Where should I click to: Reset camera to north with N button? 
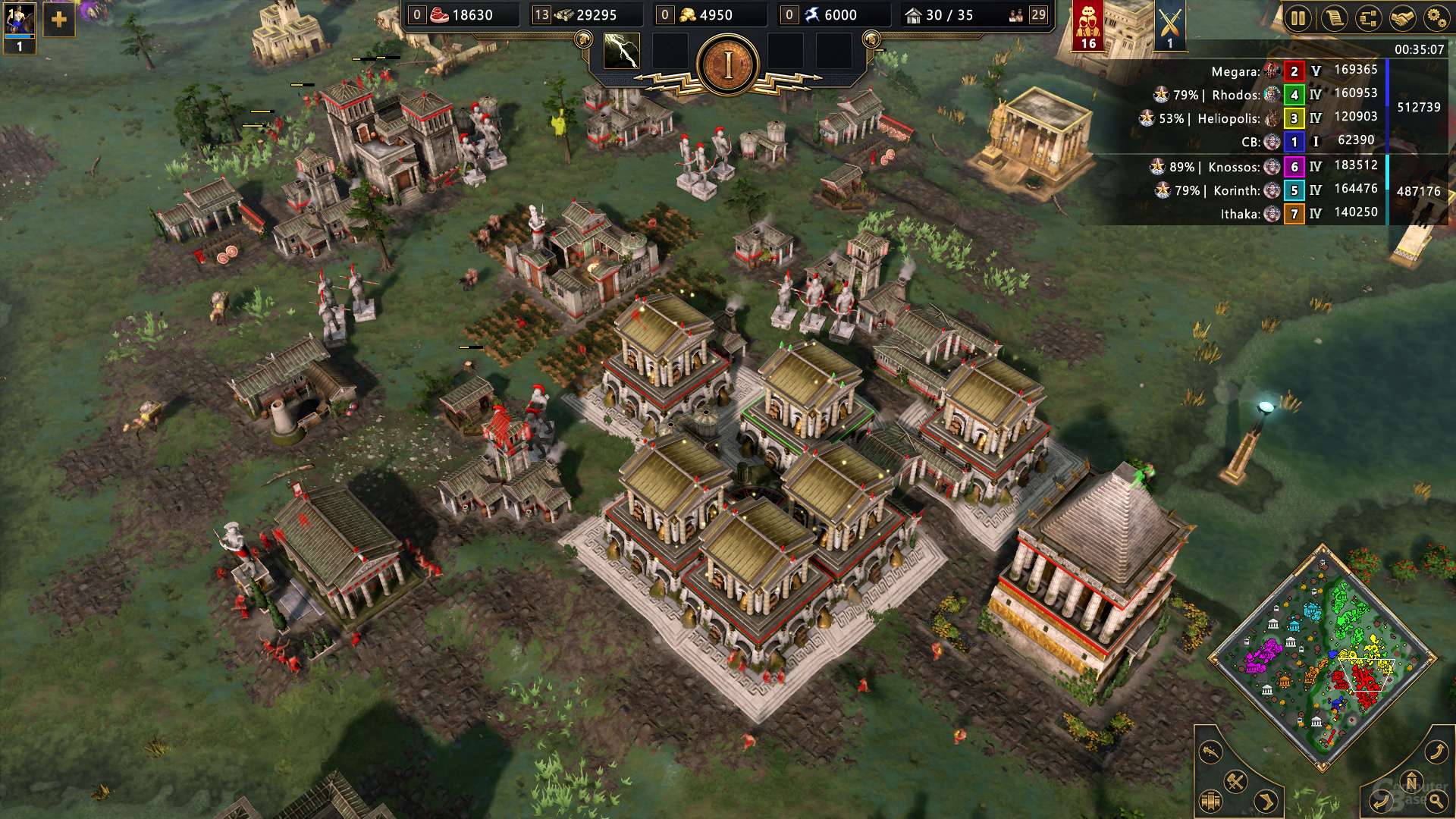point(1411,782)
